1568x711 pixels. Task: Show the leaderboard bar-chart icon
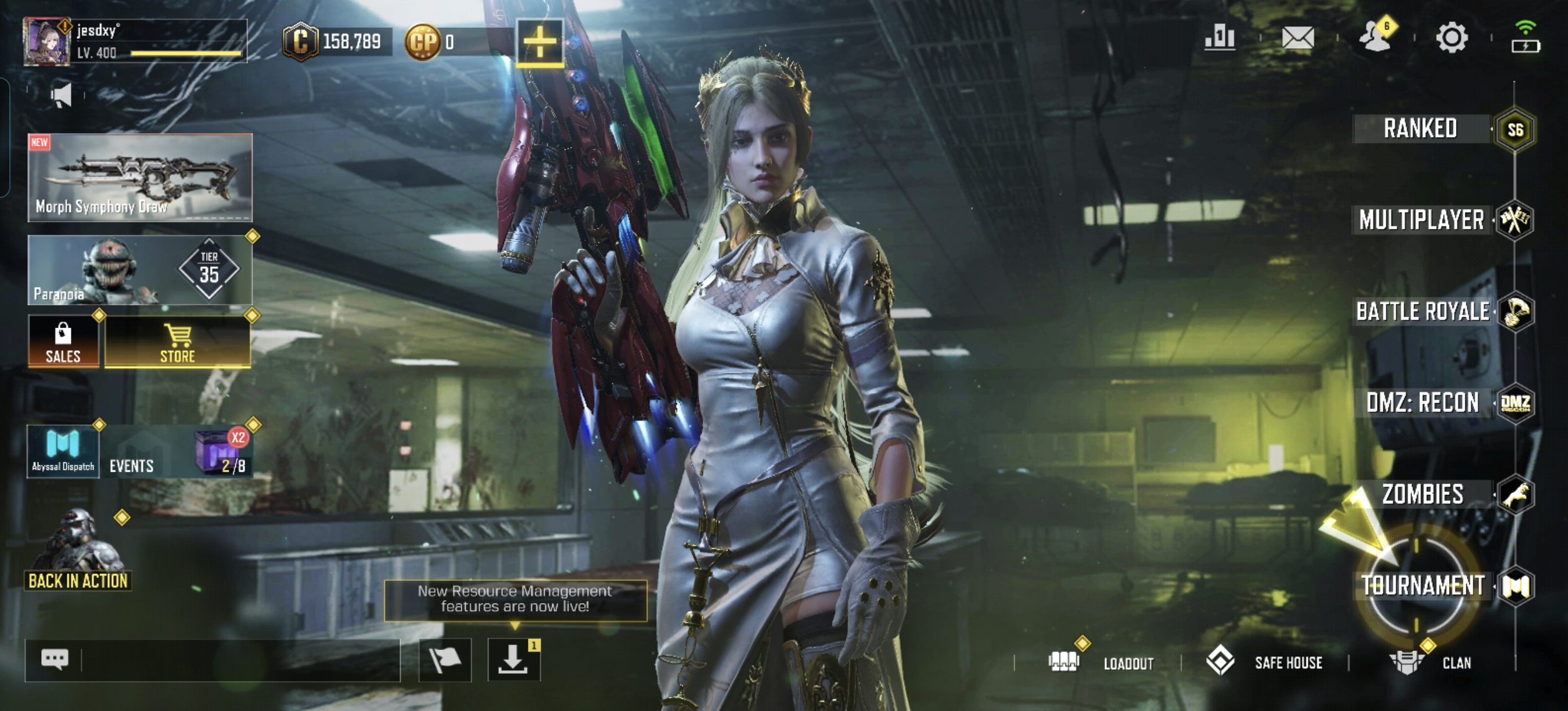[1220, 38]
